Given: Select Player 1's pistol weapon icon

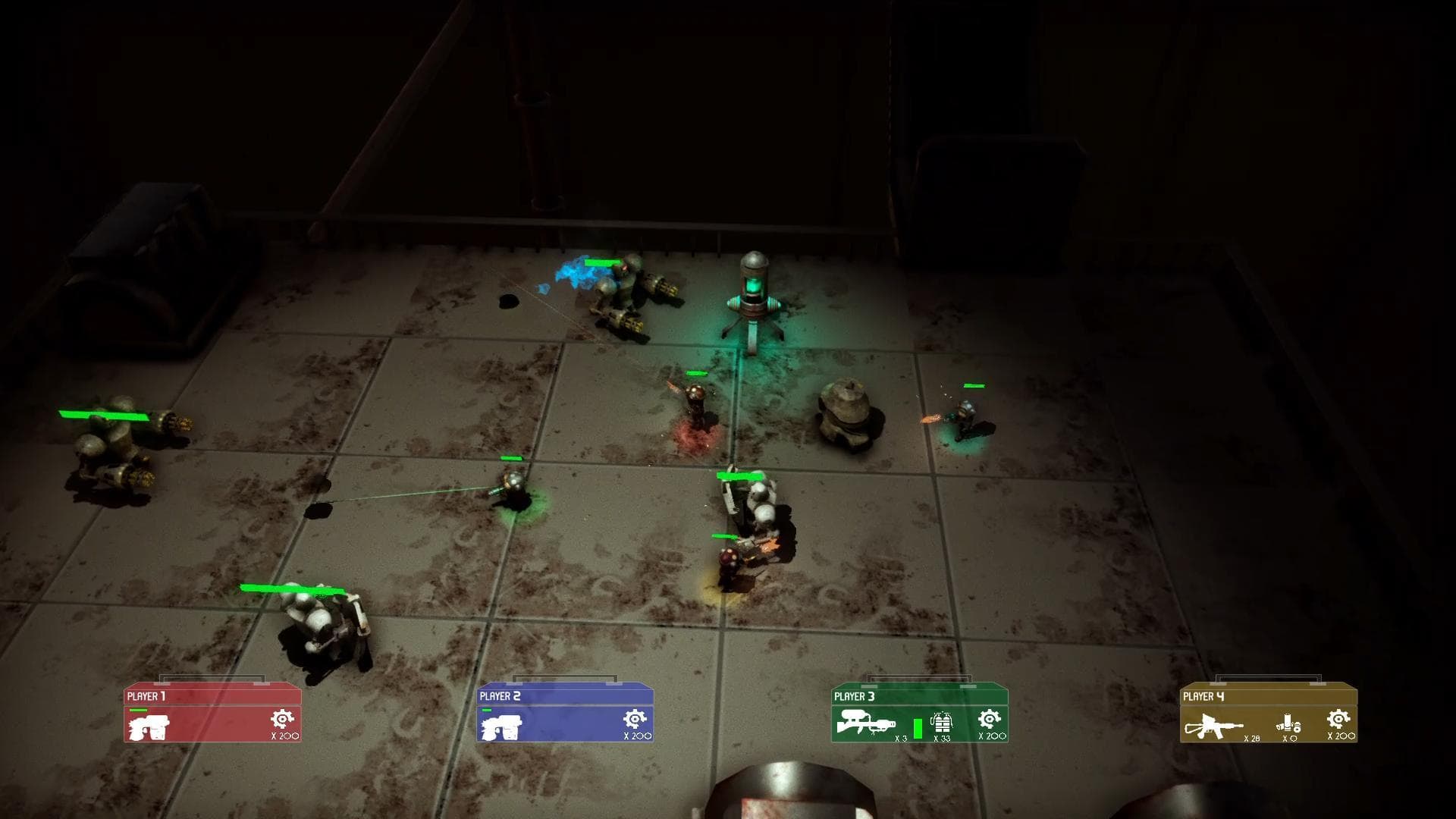Looking at the screenshot, I should click(149, 727).
